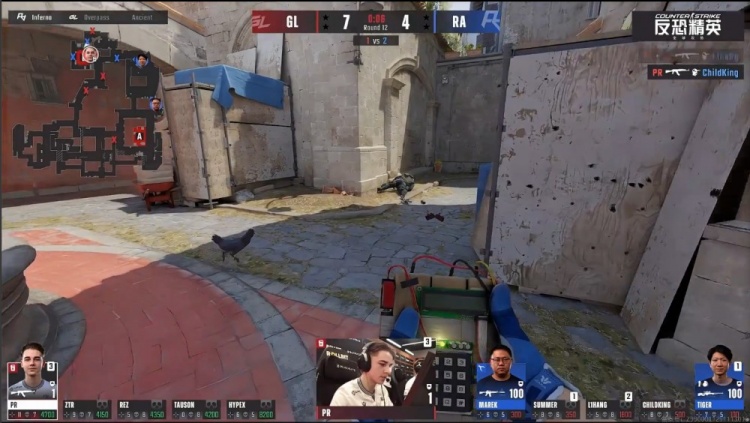Select CHILDKING's player card

[x=663, y=409]
